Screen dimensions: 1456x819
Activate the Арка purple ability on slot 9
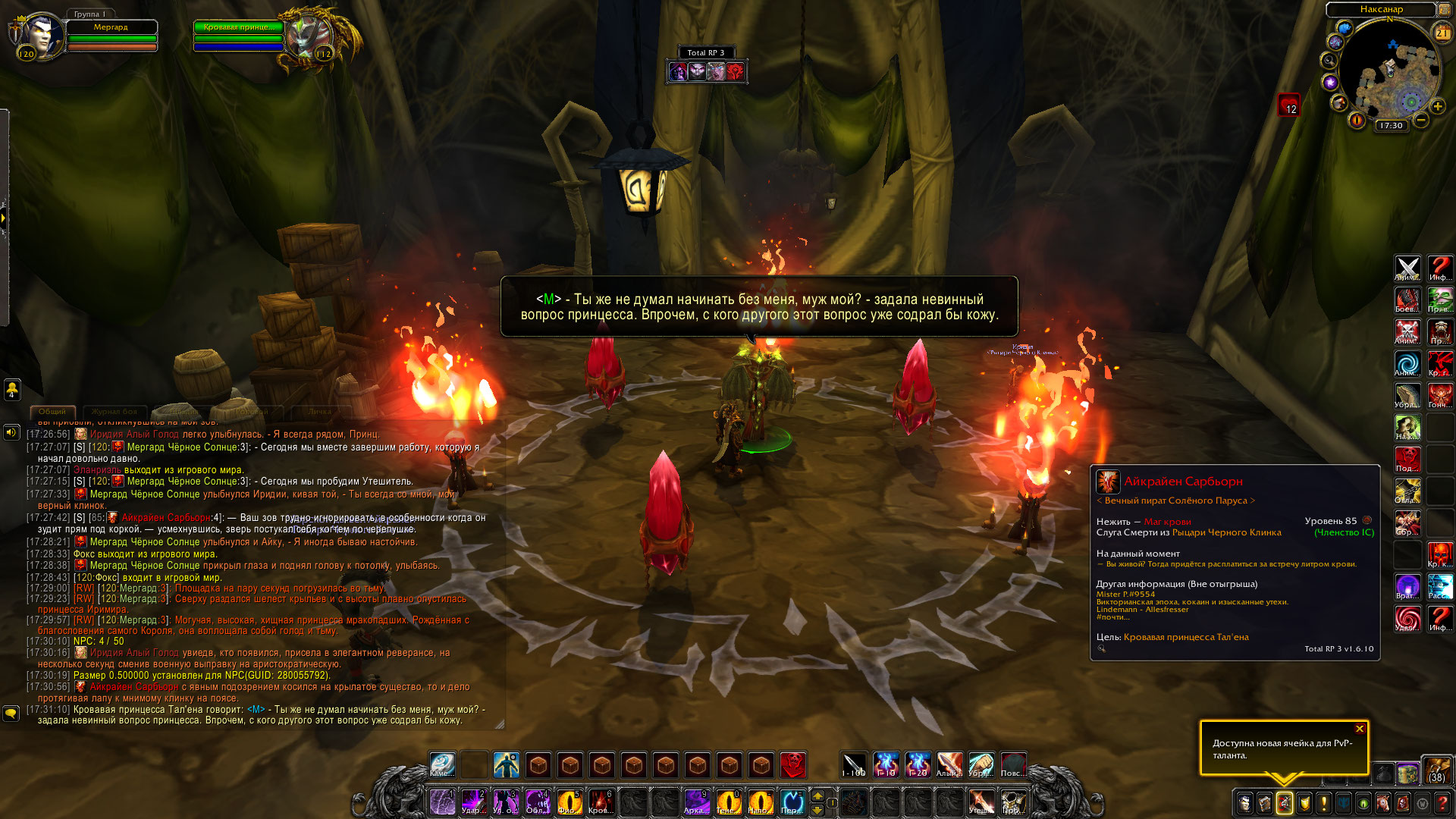(x=696, y=802)
